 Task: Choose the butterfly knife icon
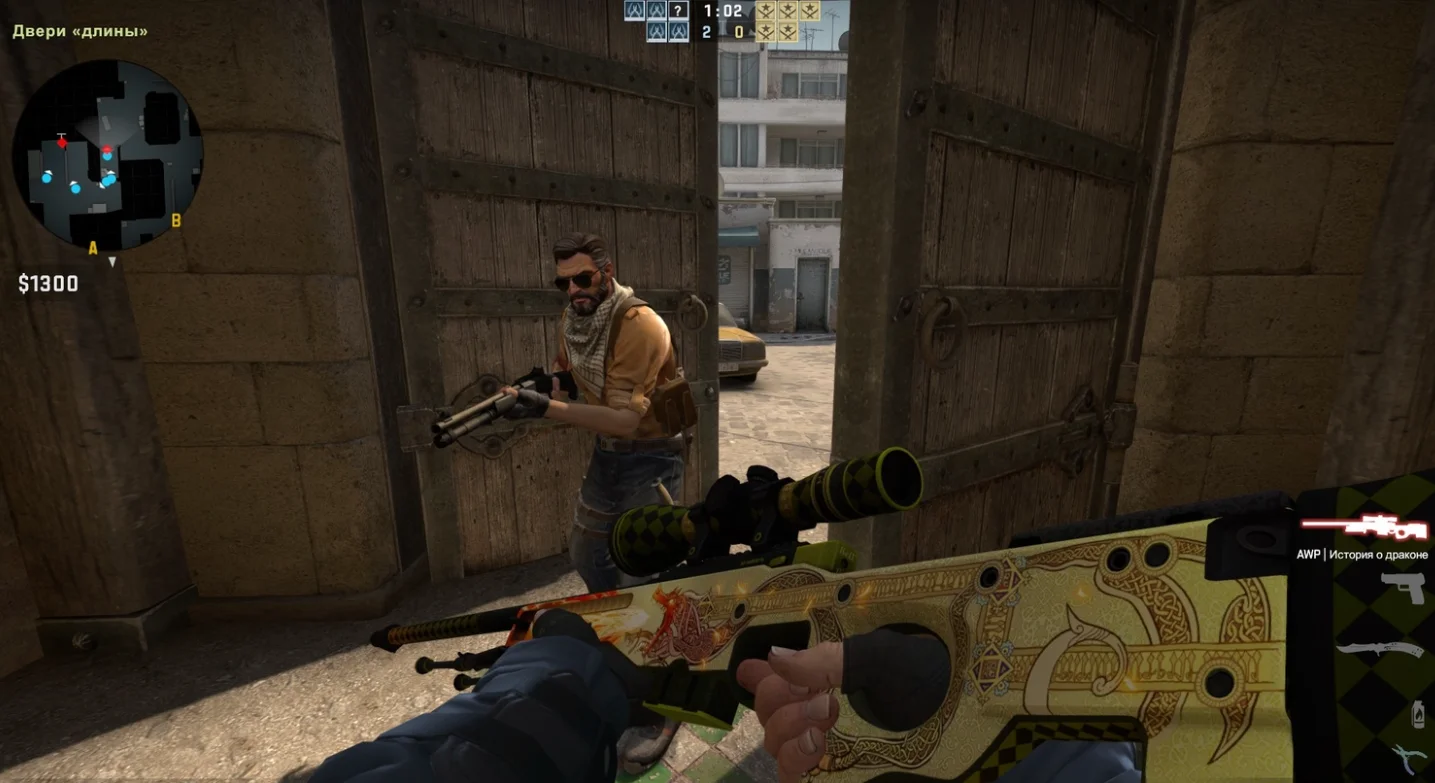[1380, 650]
